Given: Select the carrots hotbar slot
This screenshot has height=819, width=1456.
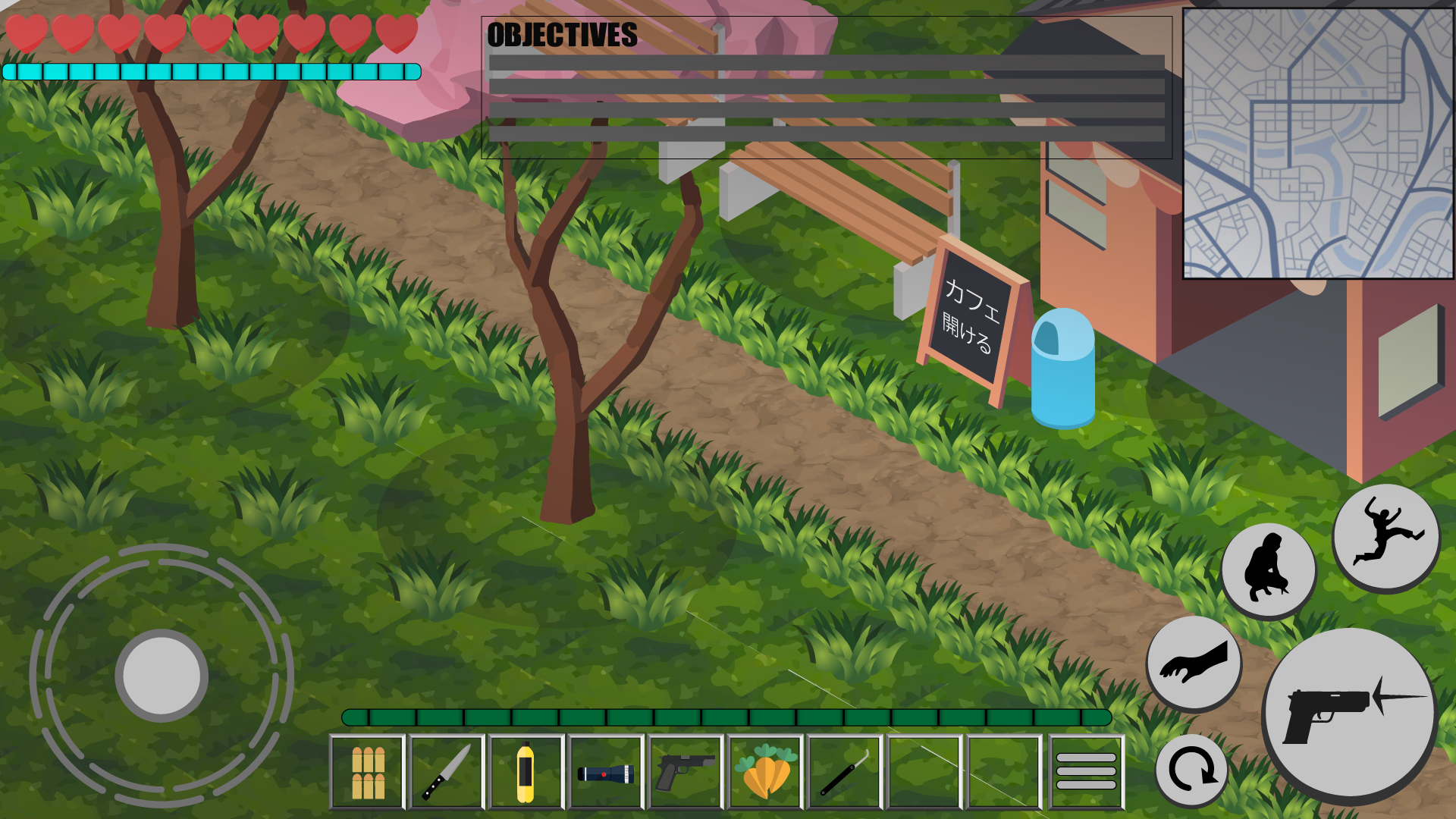Looking at the screenshot, I should coord(765,772).
